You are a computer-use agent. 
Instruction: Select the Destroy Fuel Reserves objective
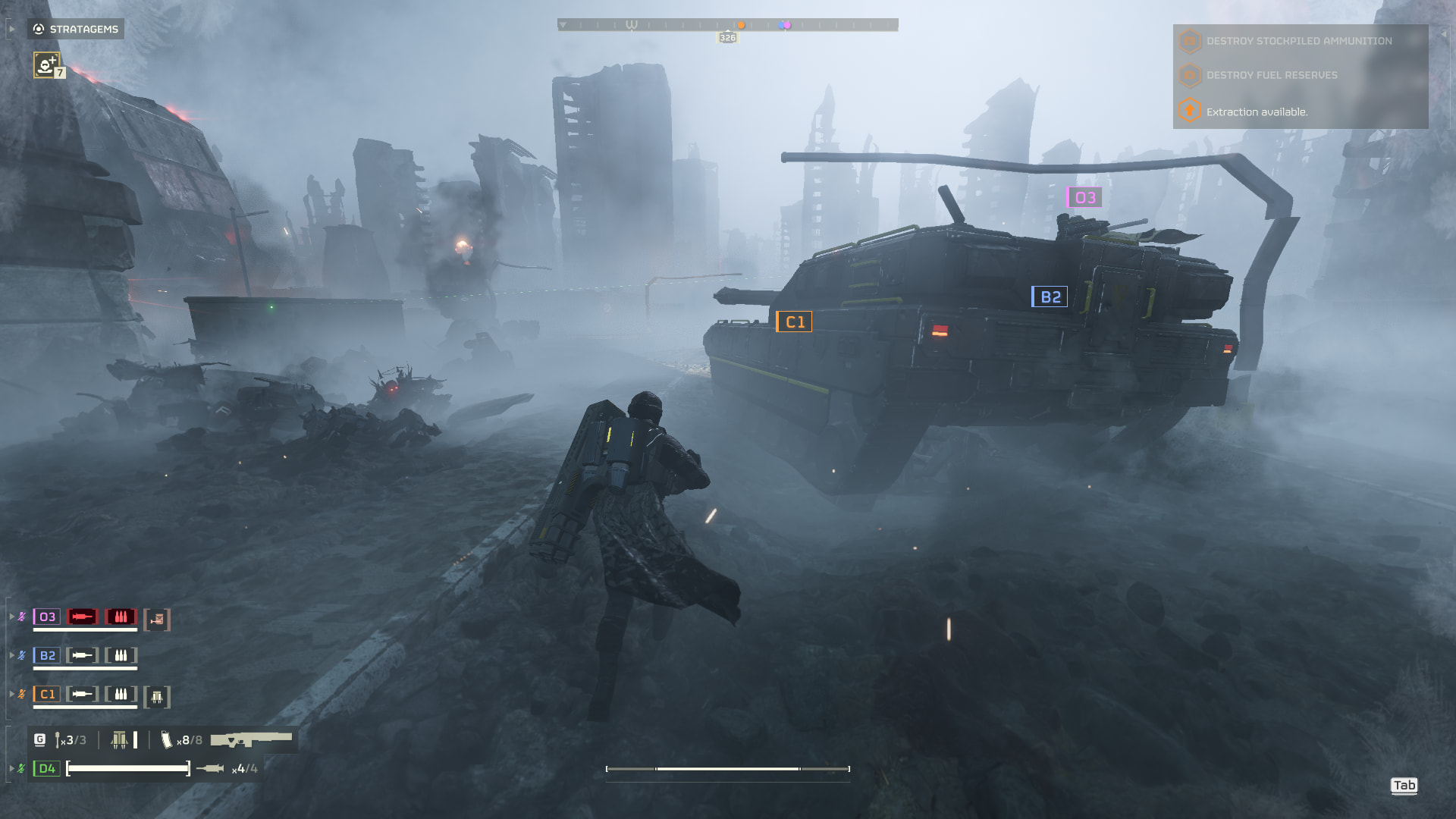(1271, 75)
